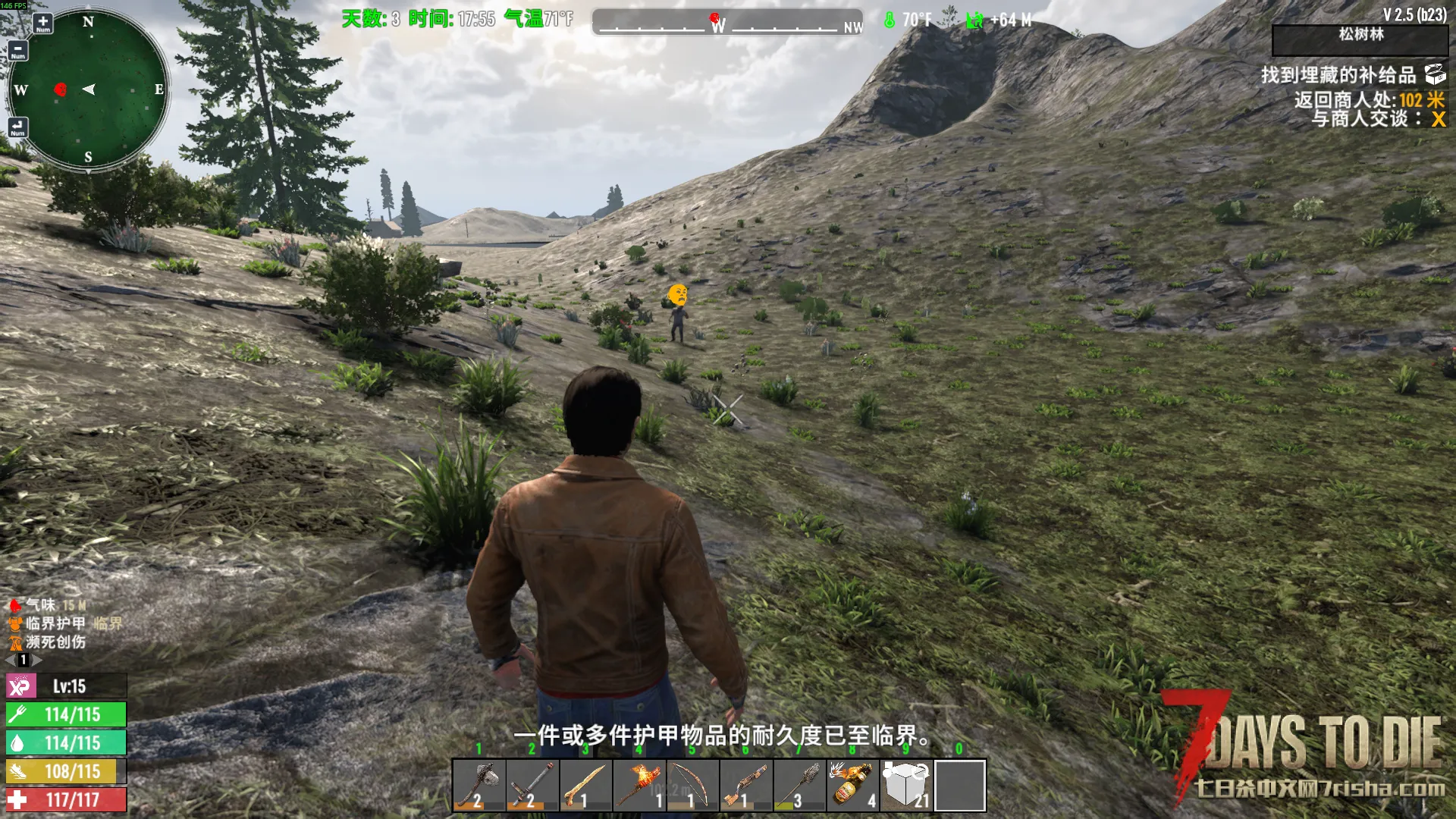Viewport: 1456px width, 819px height.
Task: Click the red zombie marker on the minimap
Action: [61, 89]
